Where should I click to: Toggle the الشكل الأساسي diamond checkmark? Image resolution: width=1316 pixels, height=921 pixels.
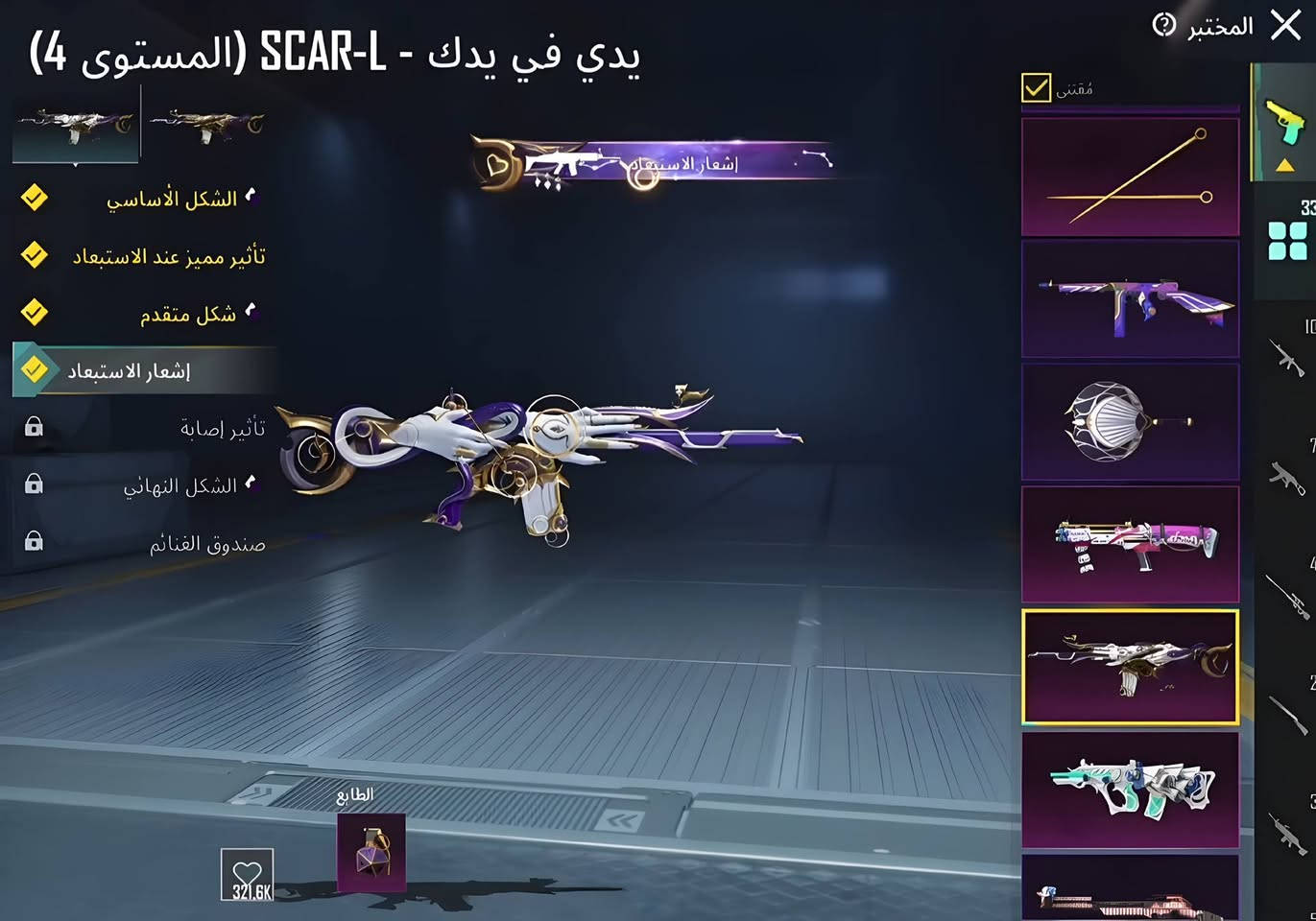pyautogui.click(x=35, y=199)
